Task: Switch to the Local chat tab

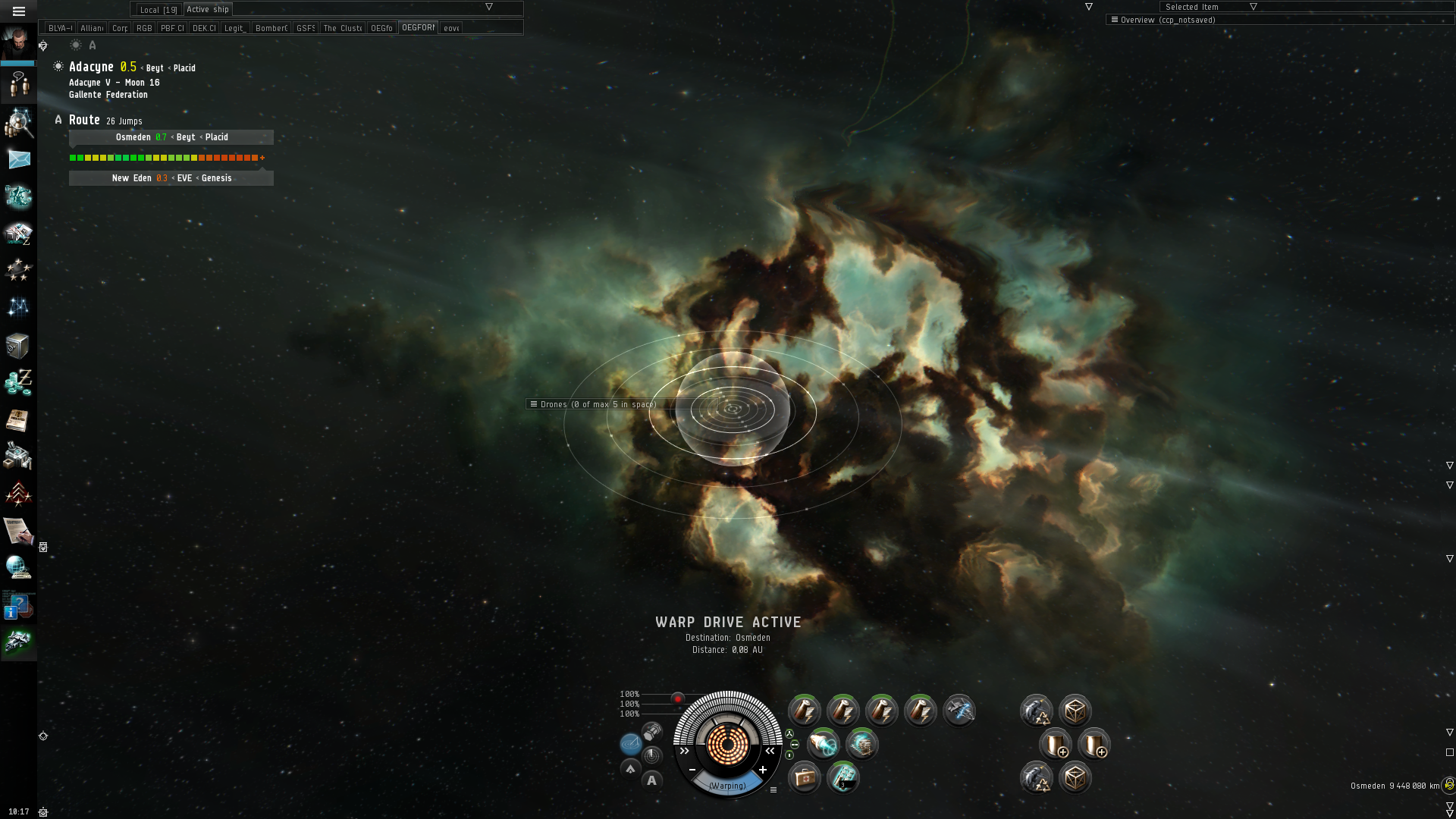Action: 158,10
